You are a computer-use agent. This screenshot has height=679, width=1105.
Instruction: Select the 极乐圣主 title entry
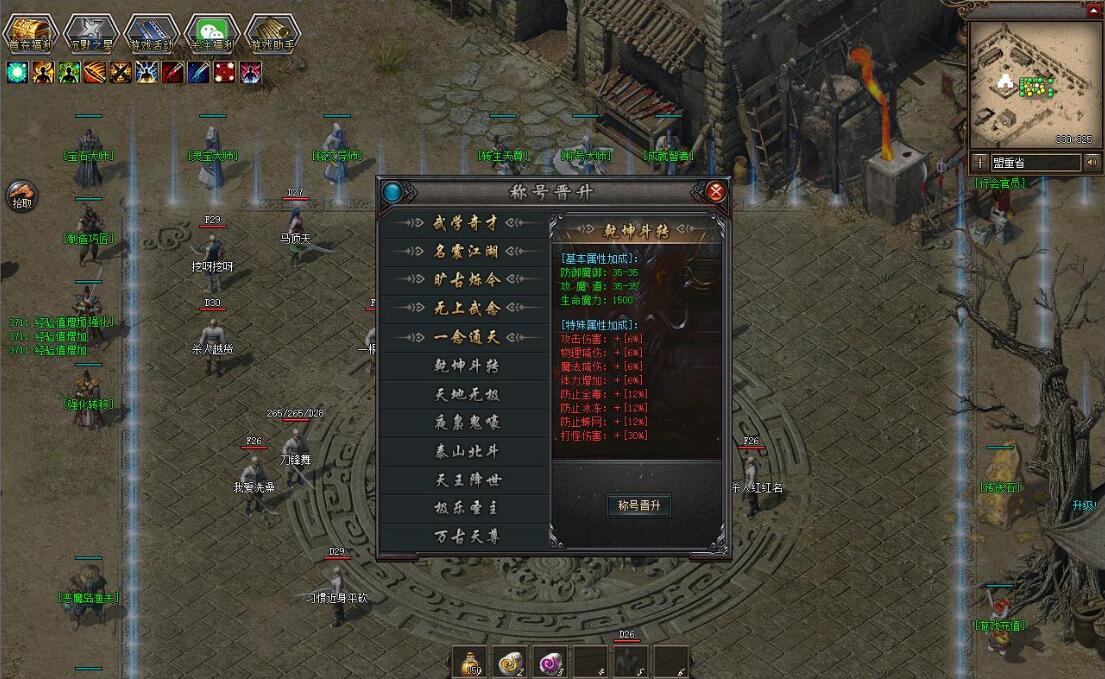click(x=466, y=508)
